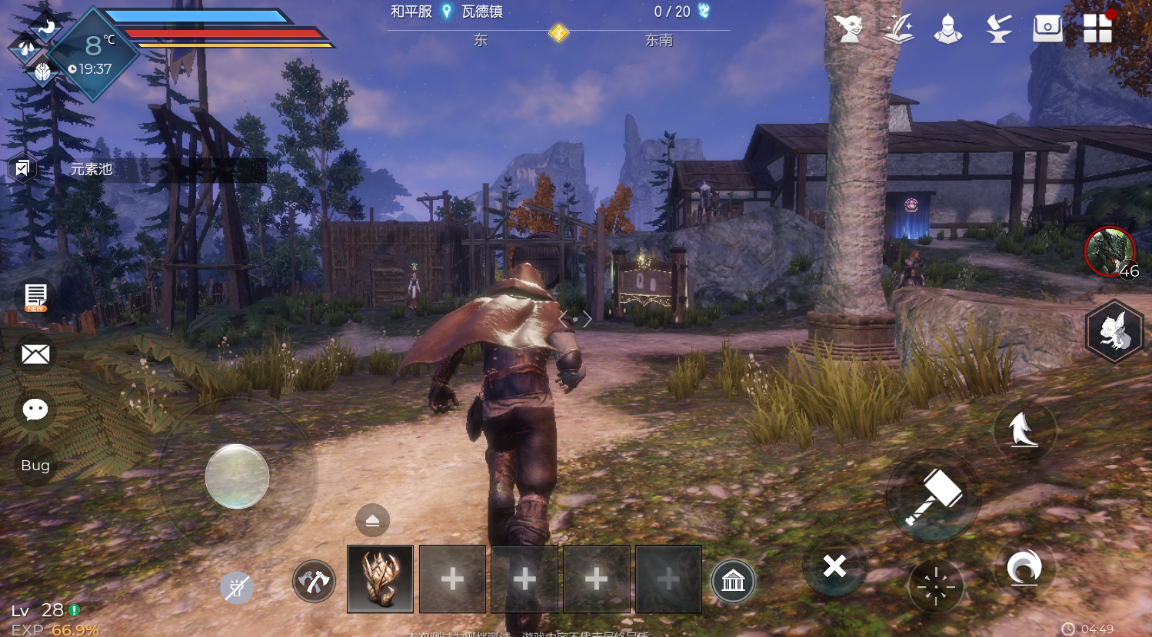This screenshot has height=637, width=1152.
Task: Open the backpack inventory
Action: pos(1047,27)
